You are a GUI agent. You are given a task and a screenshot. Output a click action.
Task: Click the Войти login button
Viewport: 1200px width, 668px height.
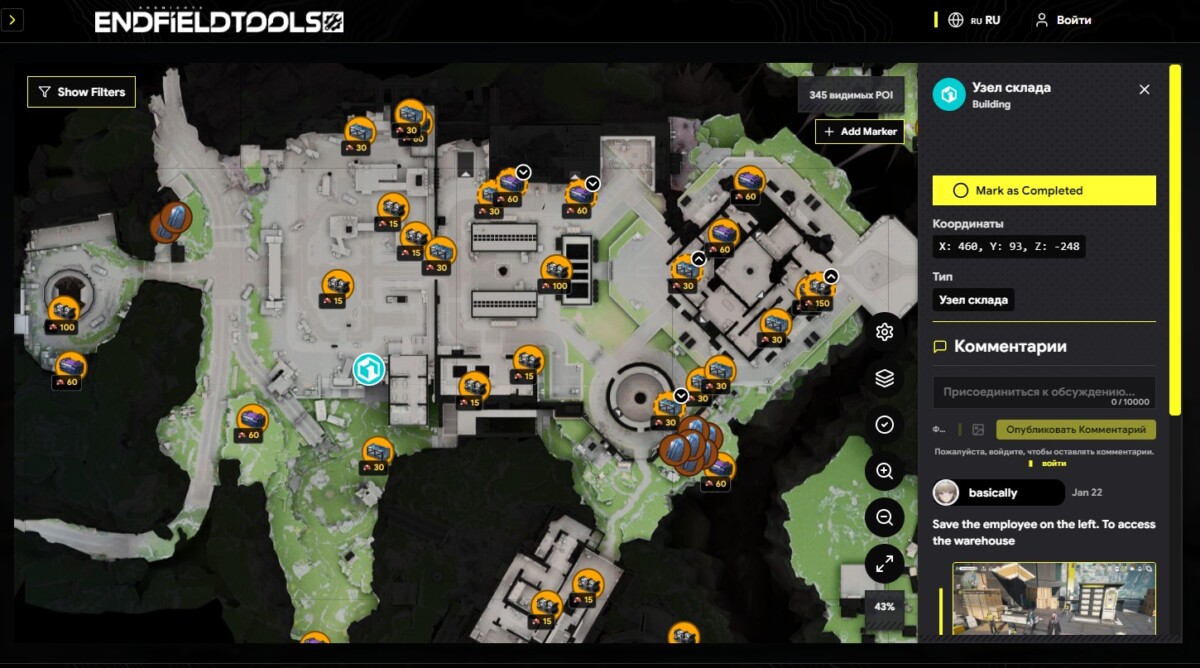[1063, 20]
